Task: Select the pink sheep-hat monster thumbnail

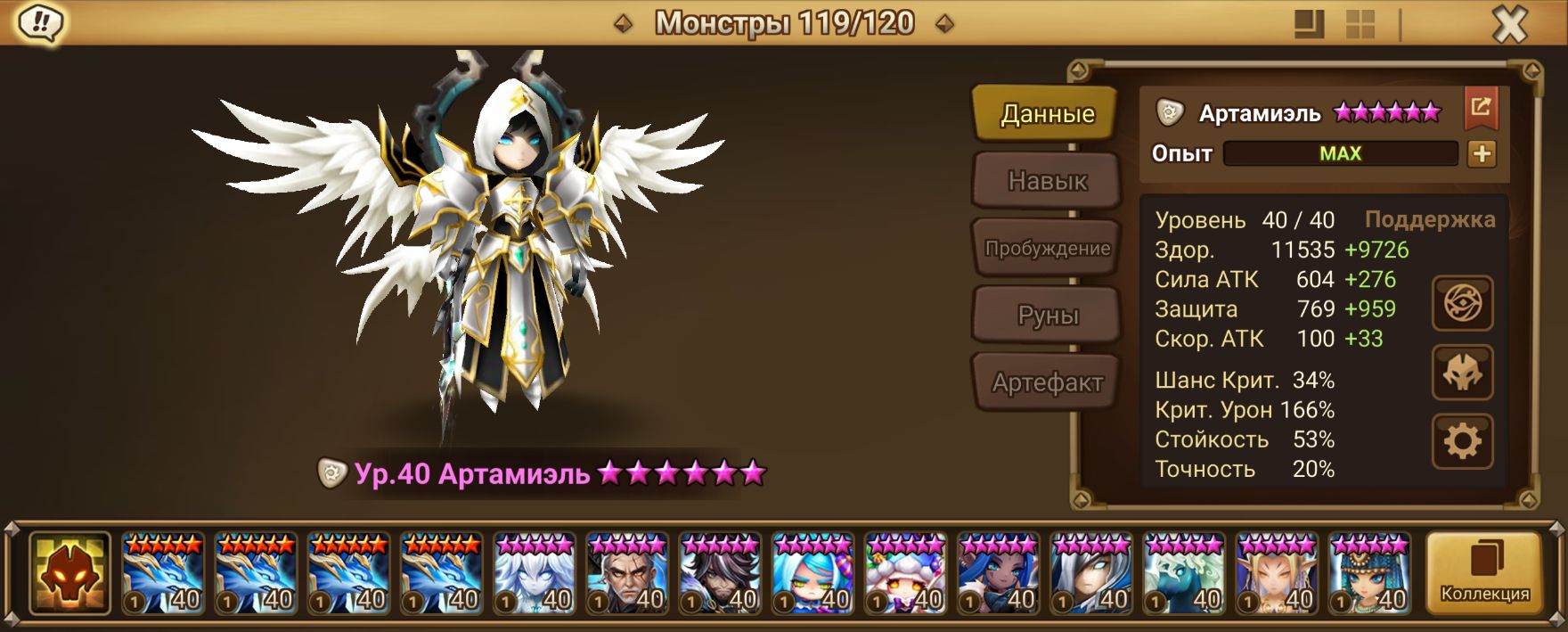Action: coord(904,573)
